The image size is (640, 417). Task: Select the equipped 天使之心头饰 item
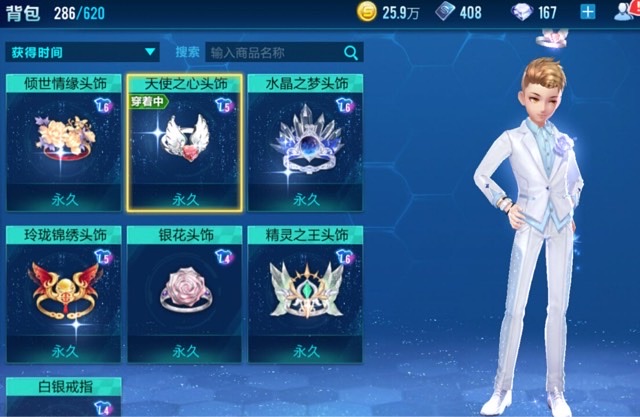[x=184, y=142]
